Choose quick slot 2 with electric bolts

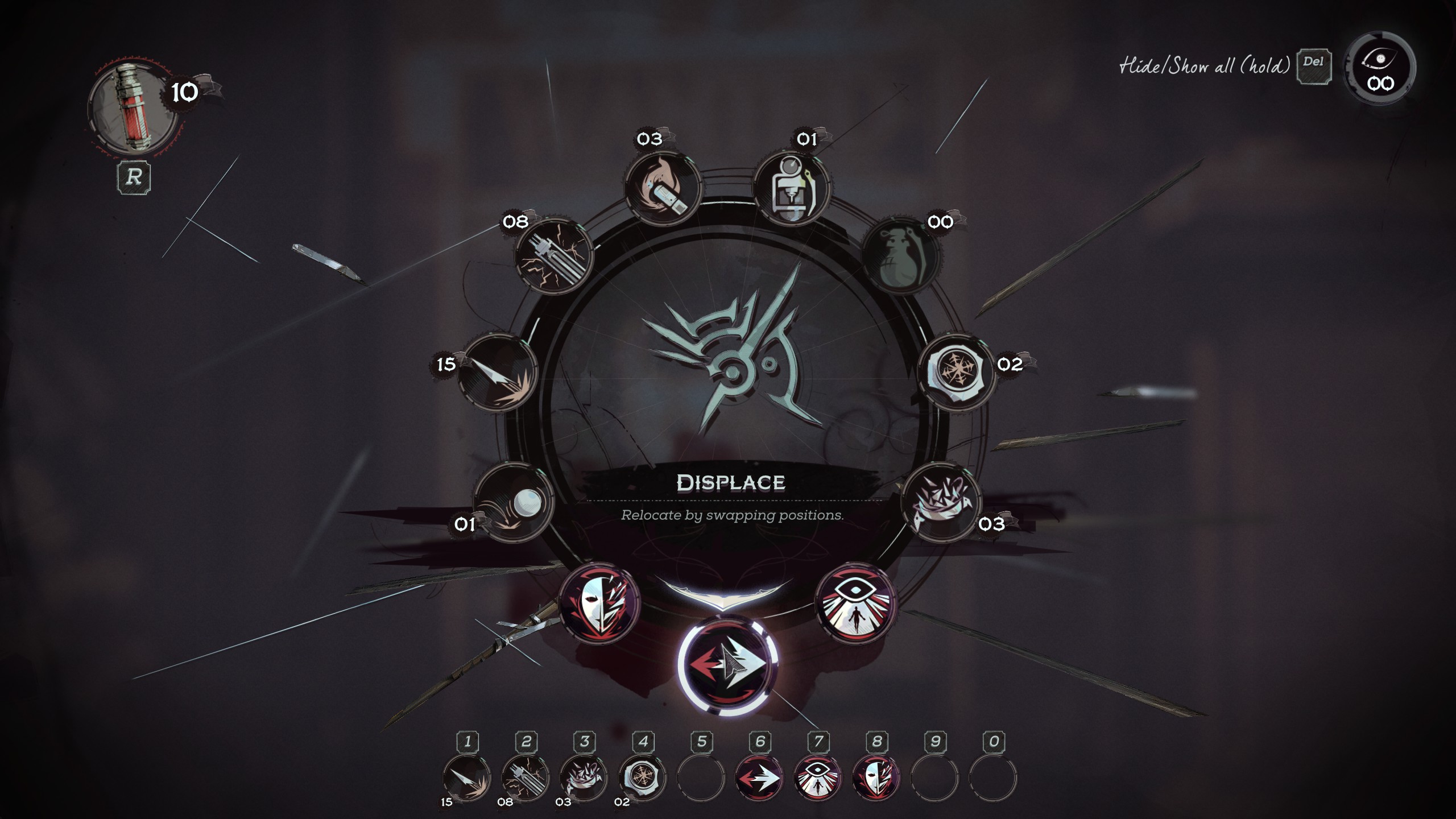(525, 777)
